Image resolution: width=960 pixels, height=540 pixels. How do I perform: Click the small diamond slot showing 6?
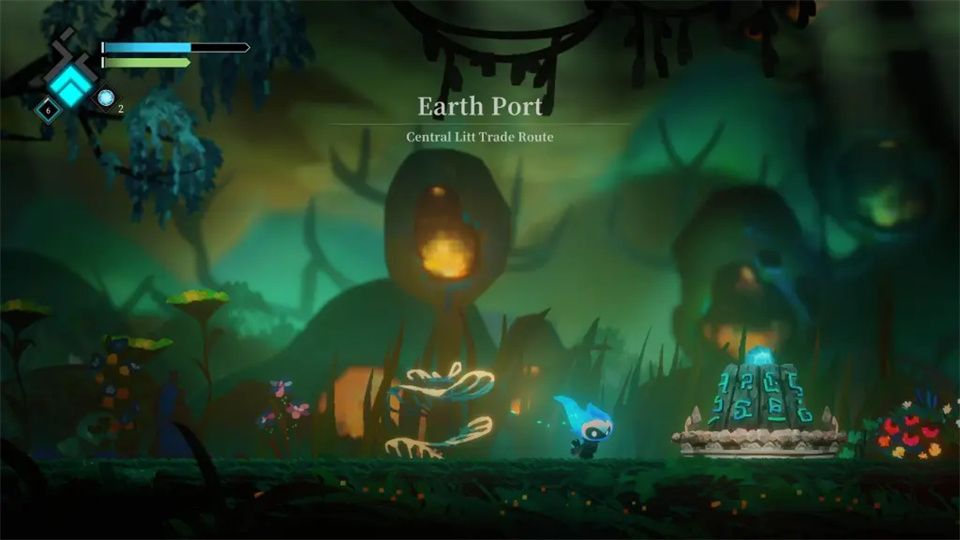47,109
